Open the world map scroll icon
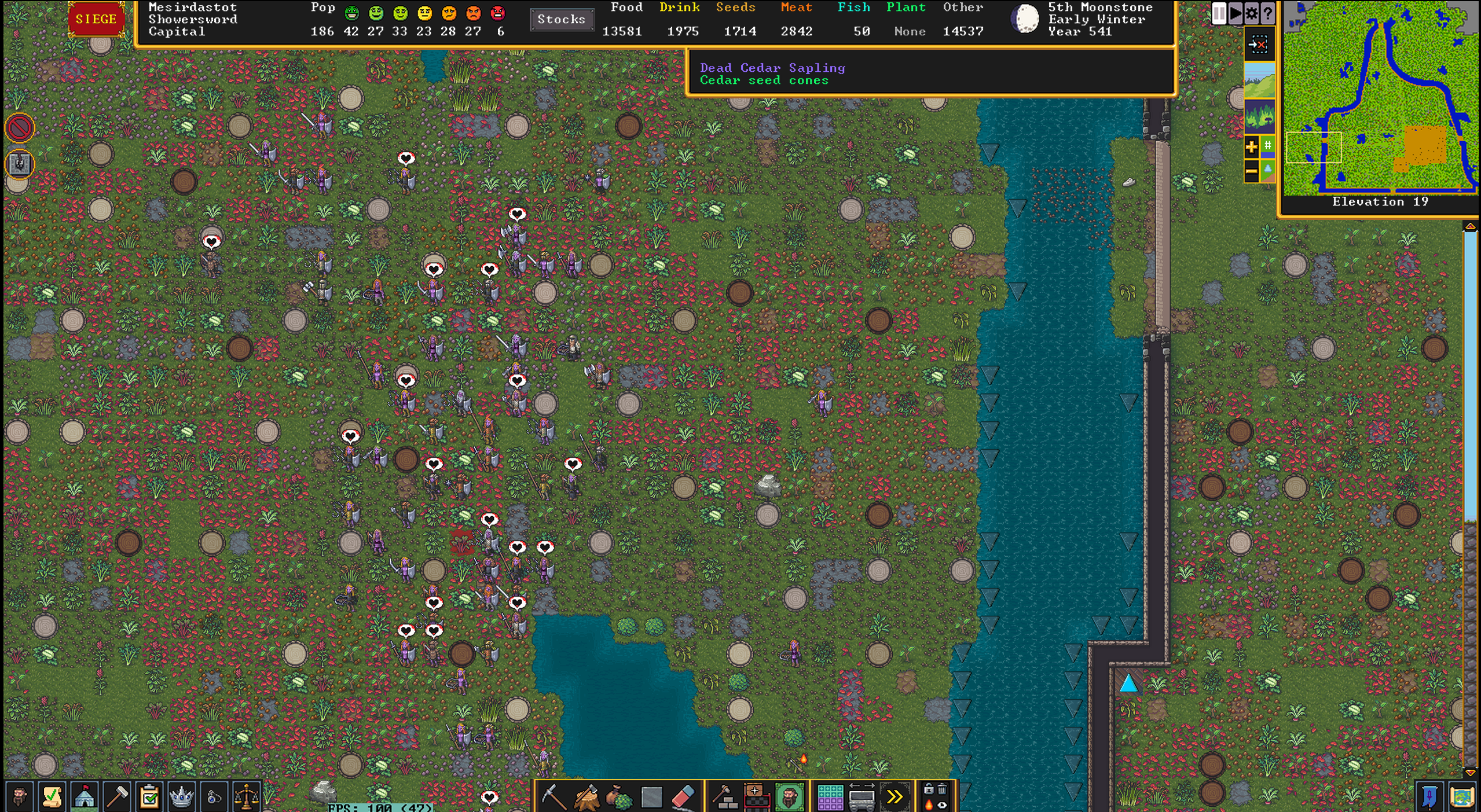The height and width of the screenshot is (812, 1481). 1461,797
